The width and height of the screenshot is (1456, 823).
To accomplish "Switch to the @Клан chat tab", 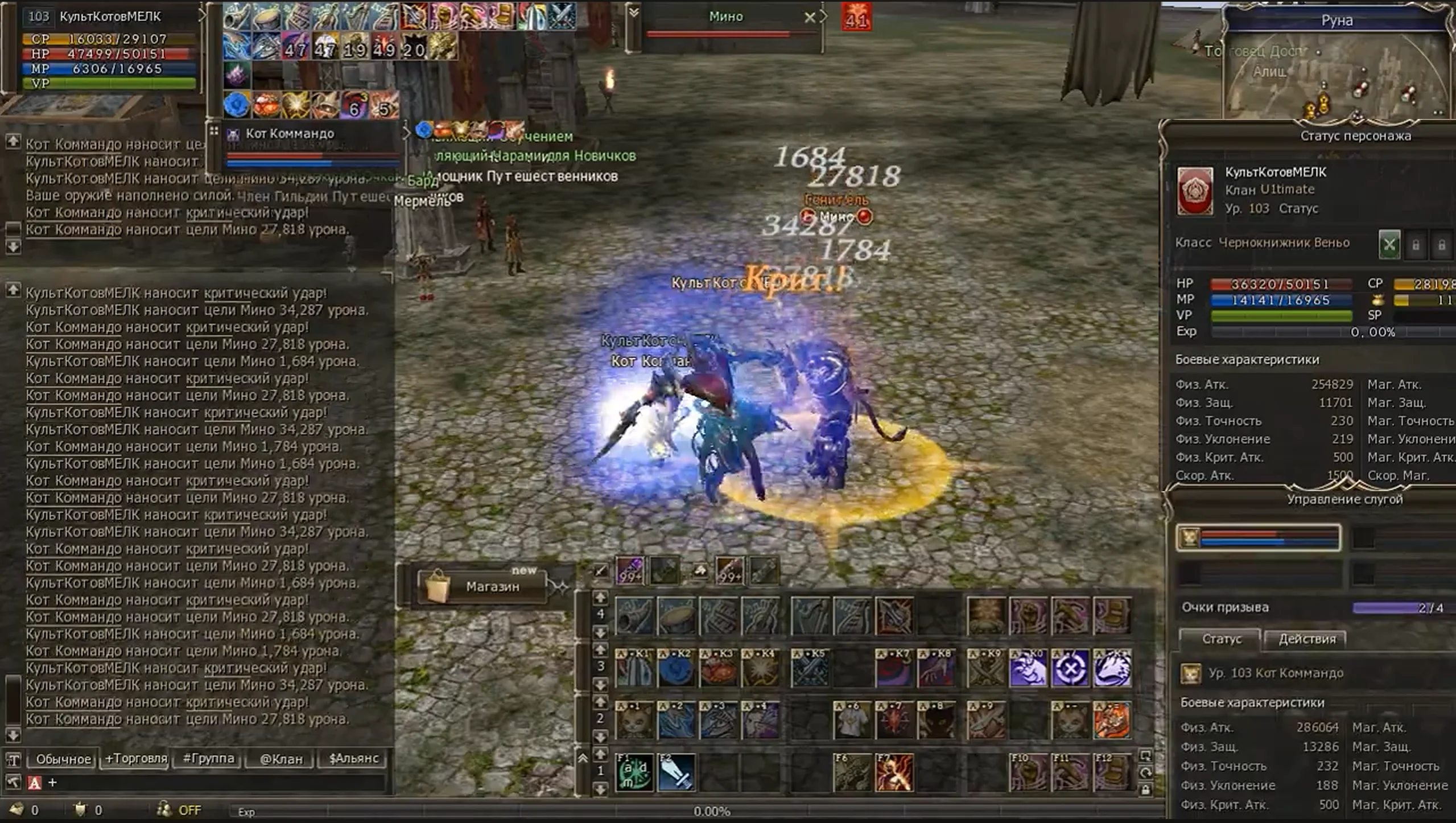I will (x=281, y=758).
